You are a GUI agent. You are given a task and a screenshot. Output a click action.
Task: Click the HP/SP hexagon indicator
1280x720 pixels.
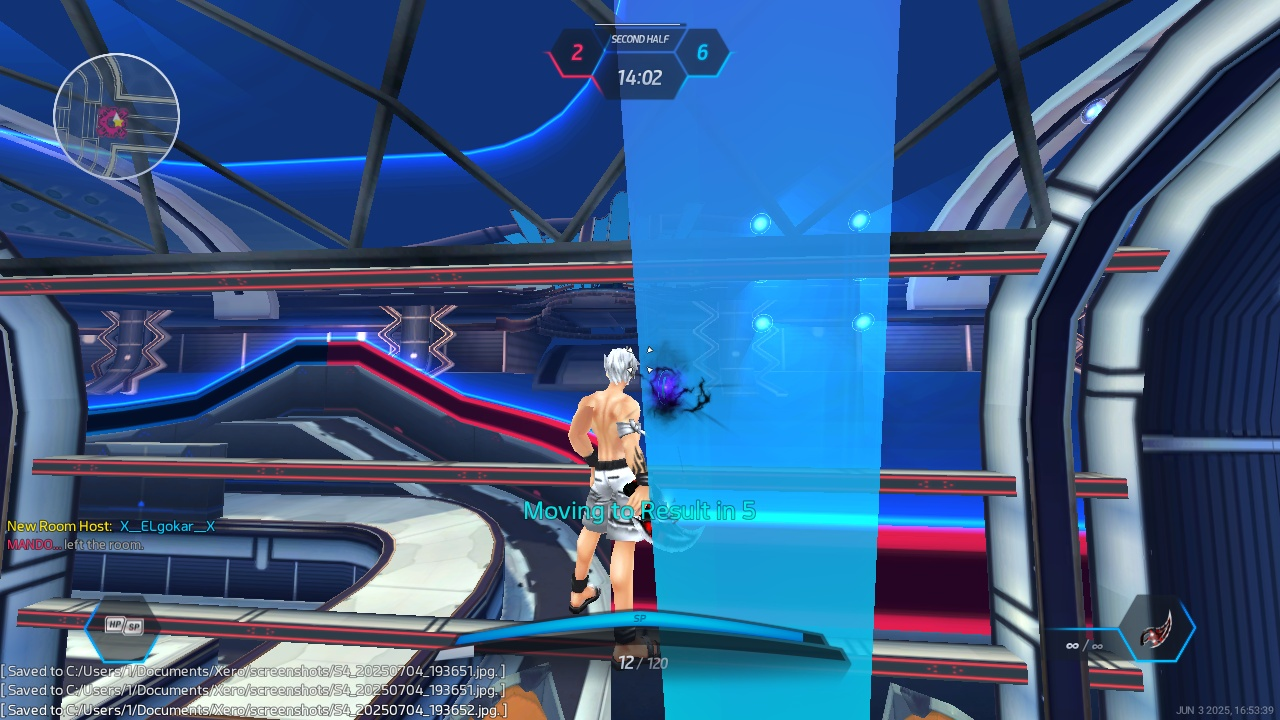(124, 626)
